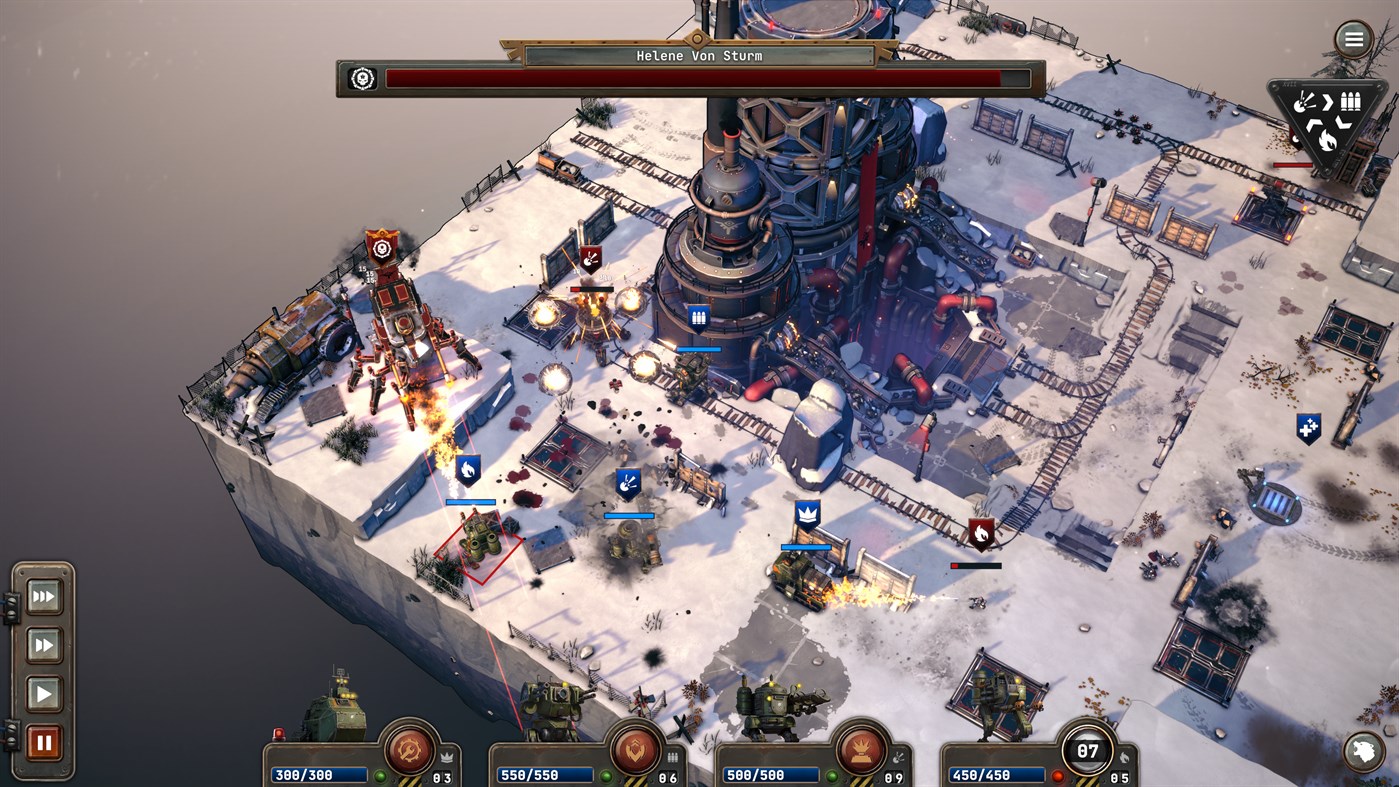Image resolution: width=1399 pixels, height=787 pixels.
Task: Click the blue medic cross marker on the right
Action: click(1308, 428)
